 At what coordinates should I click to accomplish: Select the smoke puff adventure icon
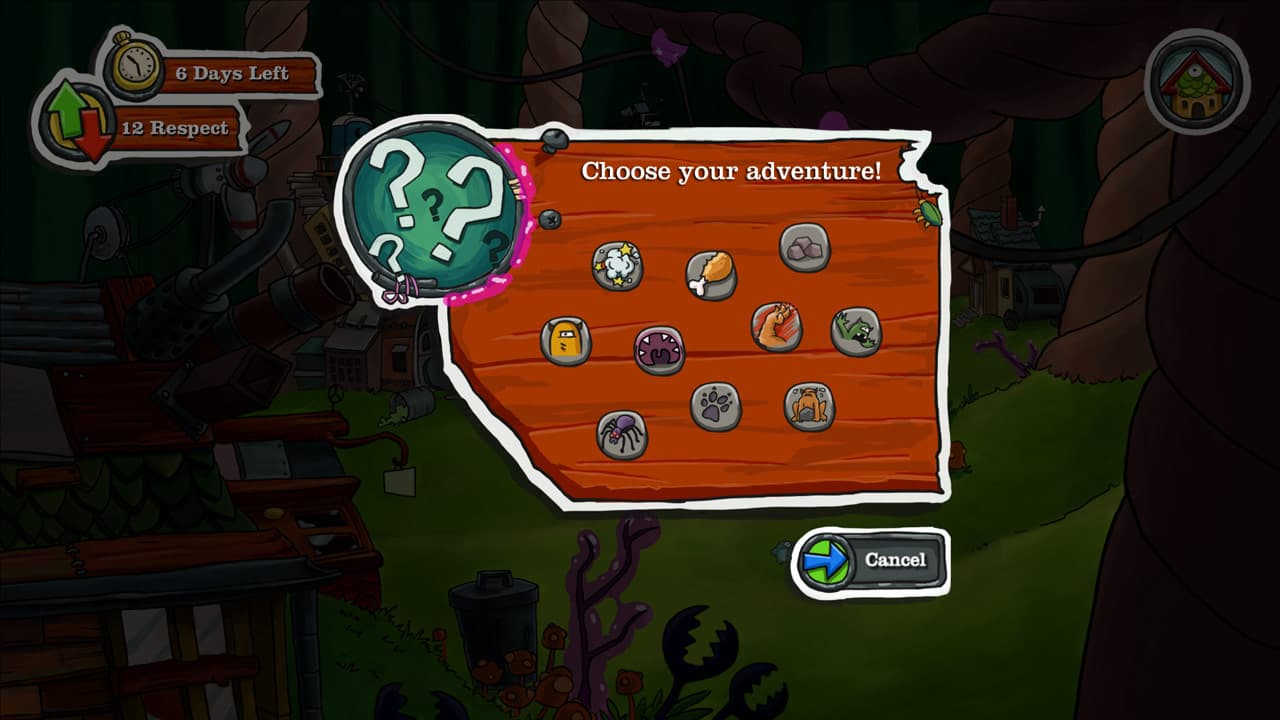coord(616,265)
